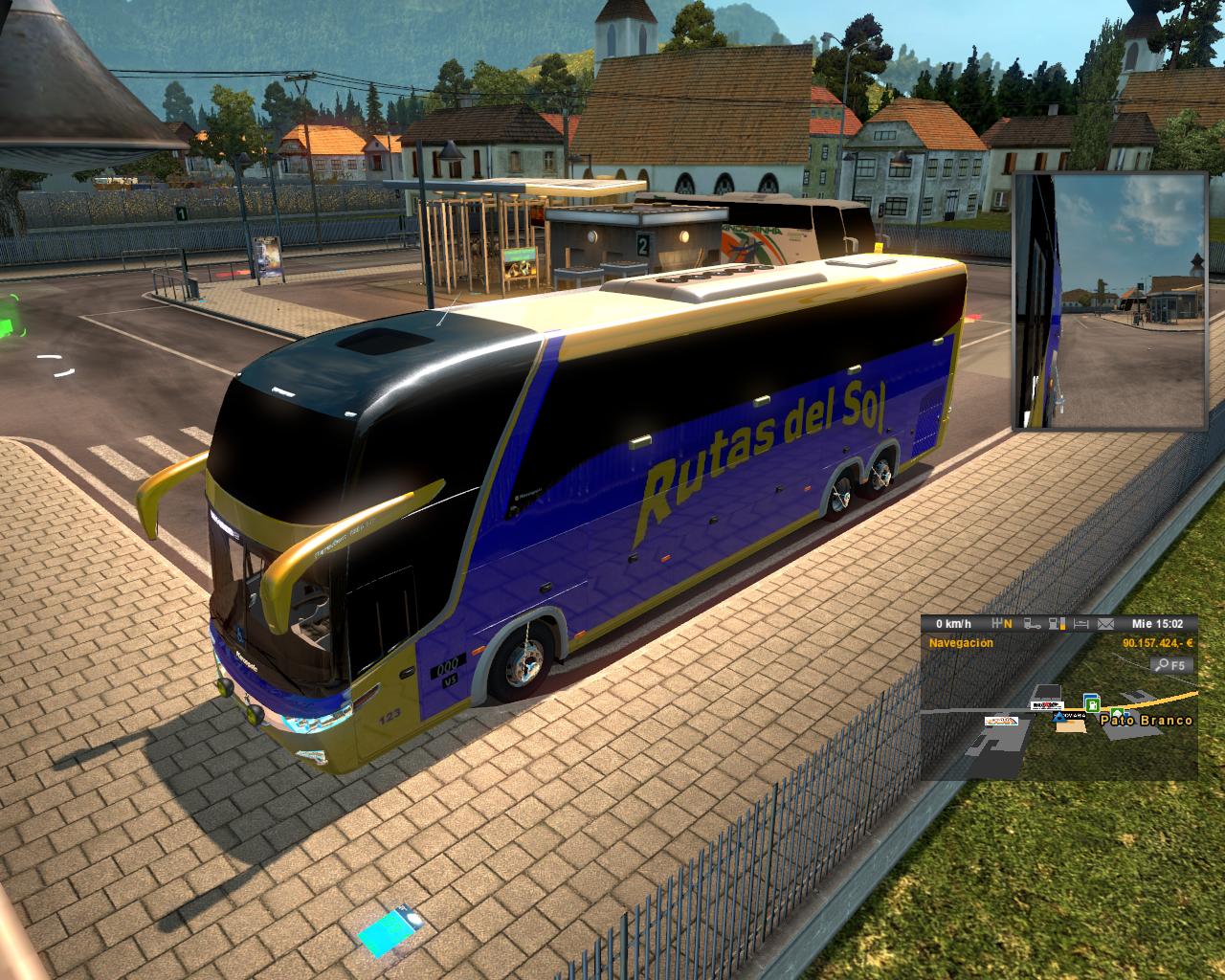Viewport: 1225px width, 980px height.
Task: Zoom the minimap with the magnifier button
Action: pos(1169,664)
